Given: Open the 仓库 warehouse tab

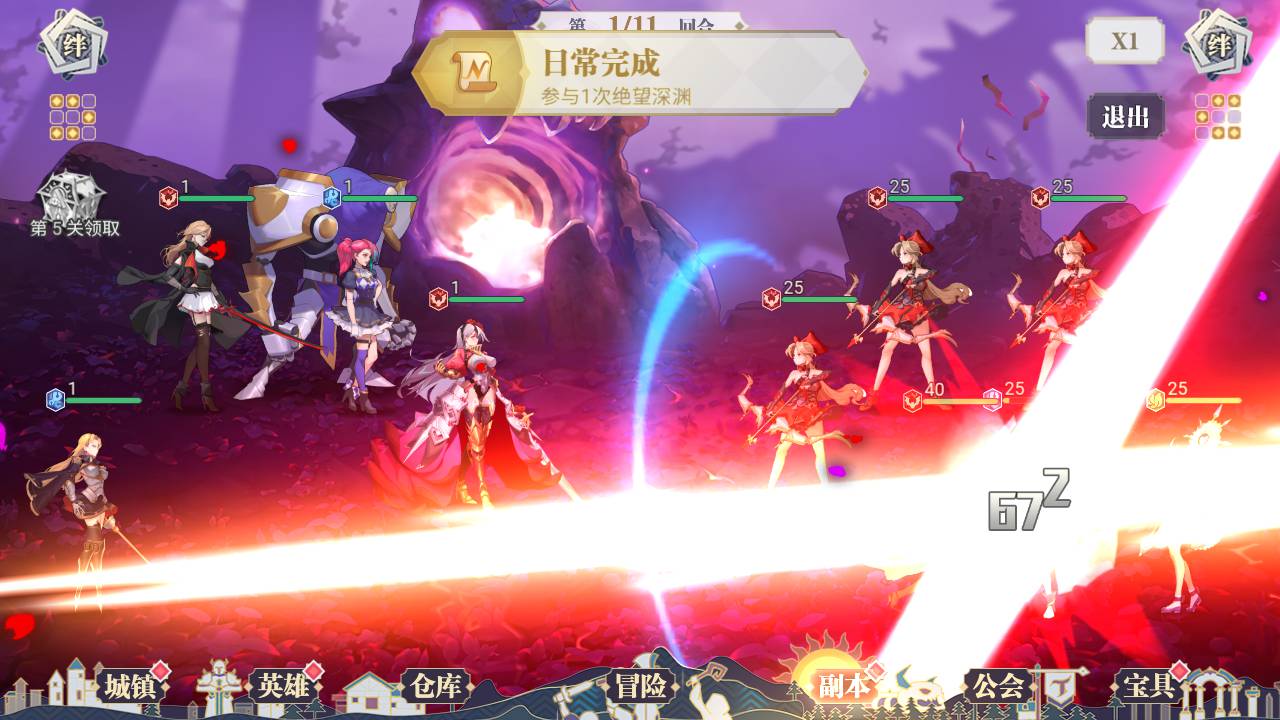Looking at the screenshot, I should coord(436,686).
